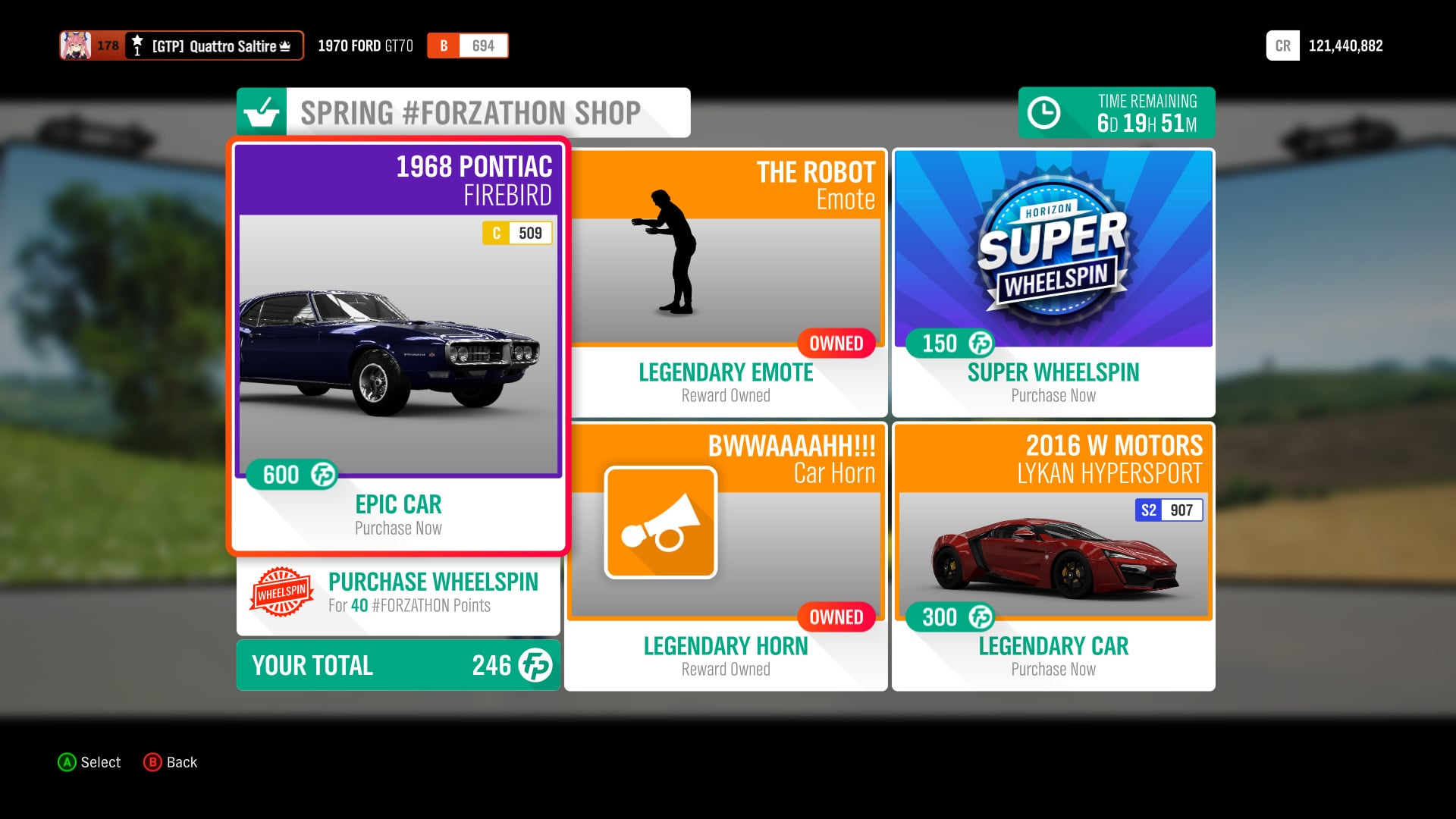Screen dimensions: 1456x819
Task: Click the OWNED badge on the car horn
Action: (835, 617)
